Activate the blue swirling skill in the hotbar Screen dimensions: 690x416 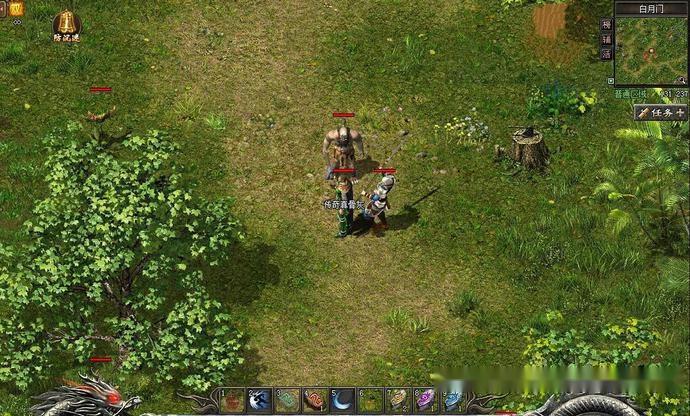pos(260,400)
